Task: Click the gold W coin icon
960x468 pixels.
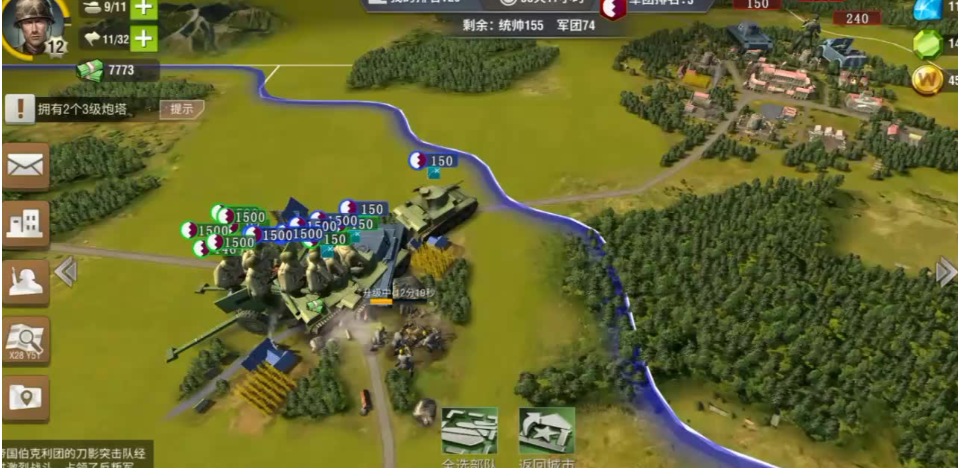Action: click(928, 80)
